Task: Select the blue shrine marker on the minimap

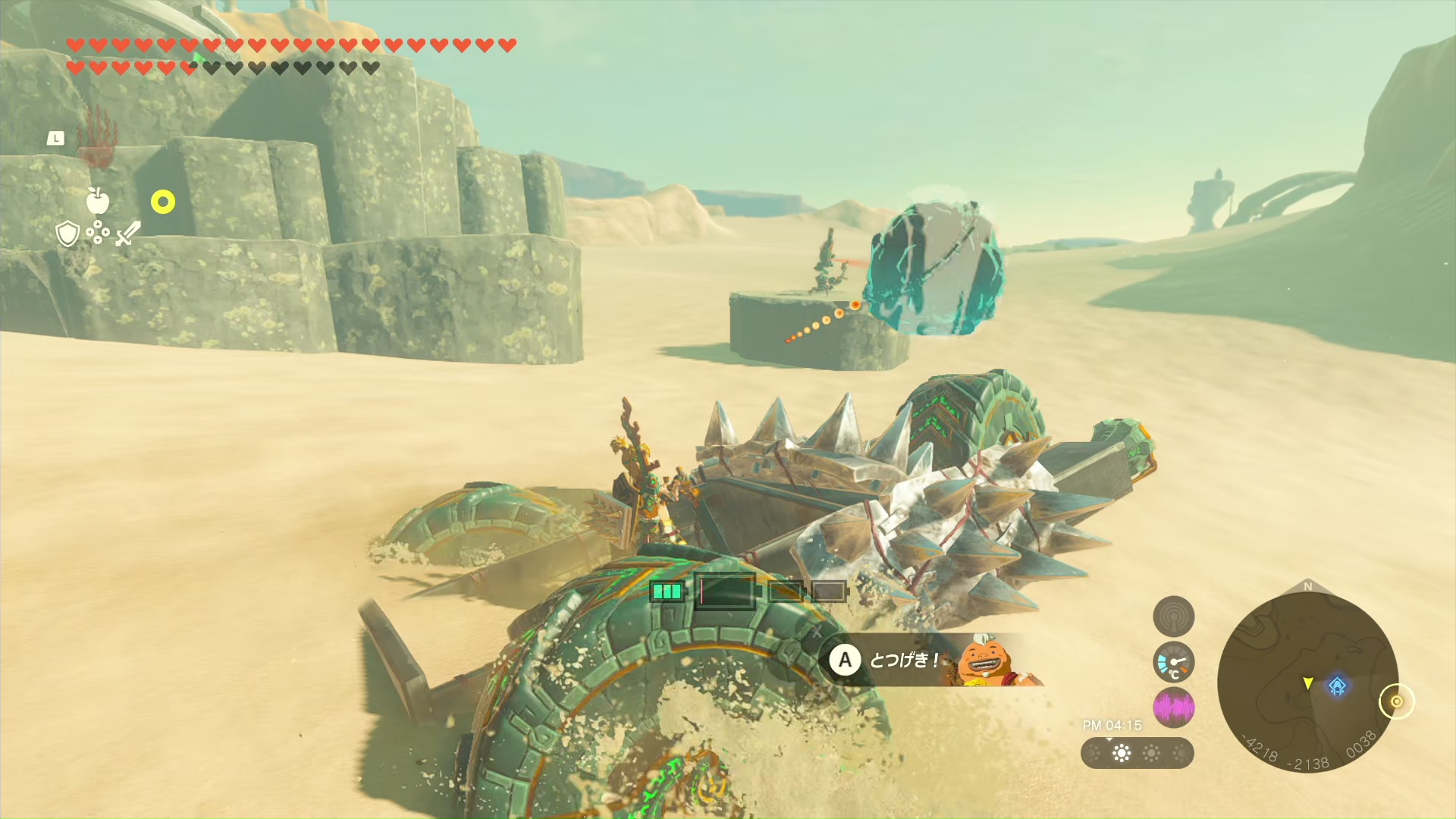Action: (x=1337, y=686)
